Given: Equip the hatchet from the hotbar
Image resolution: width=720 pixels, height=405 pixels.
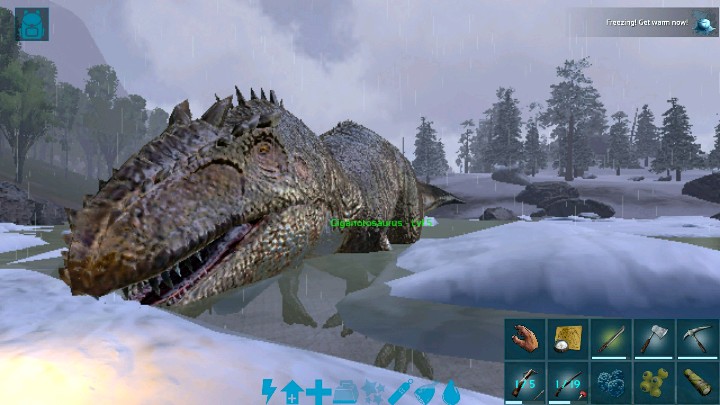Looking at the screenshot, I should coord(653,339).
